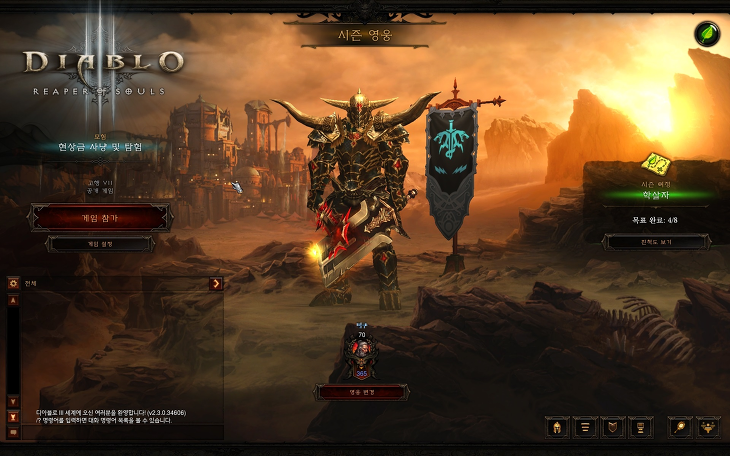Viewport: 730px width, 456px height.
Task: Open the helmet profile icon
Action: tap(557, 427)
